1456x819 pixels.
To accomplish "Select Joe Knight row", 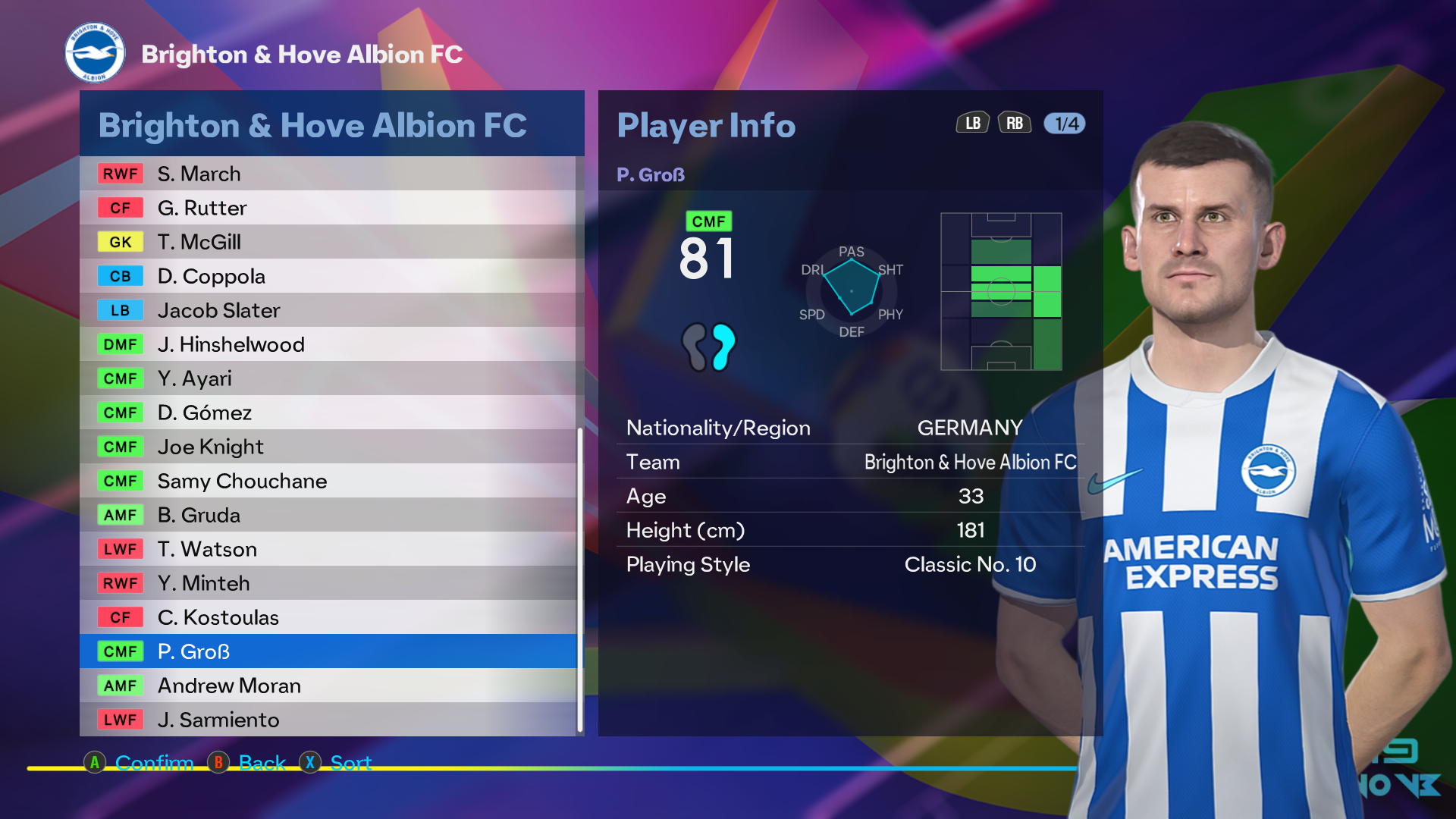I will point(328,447).
